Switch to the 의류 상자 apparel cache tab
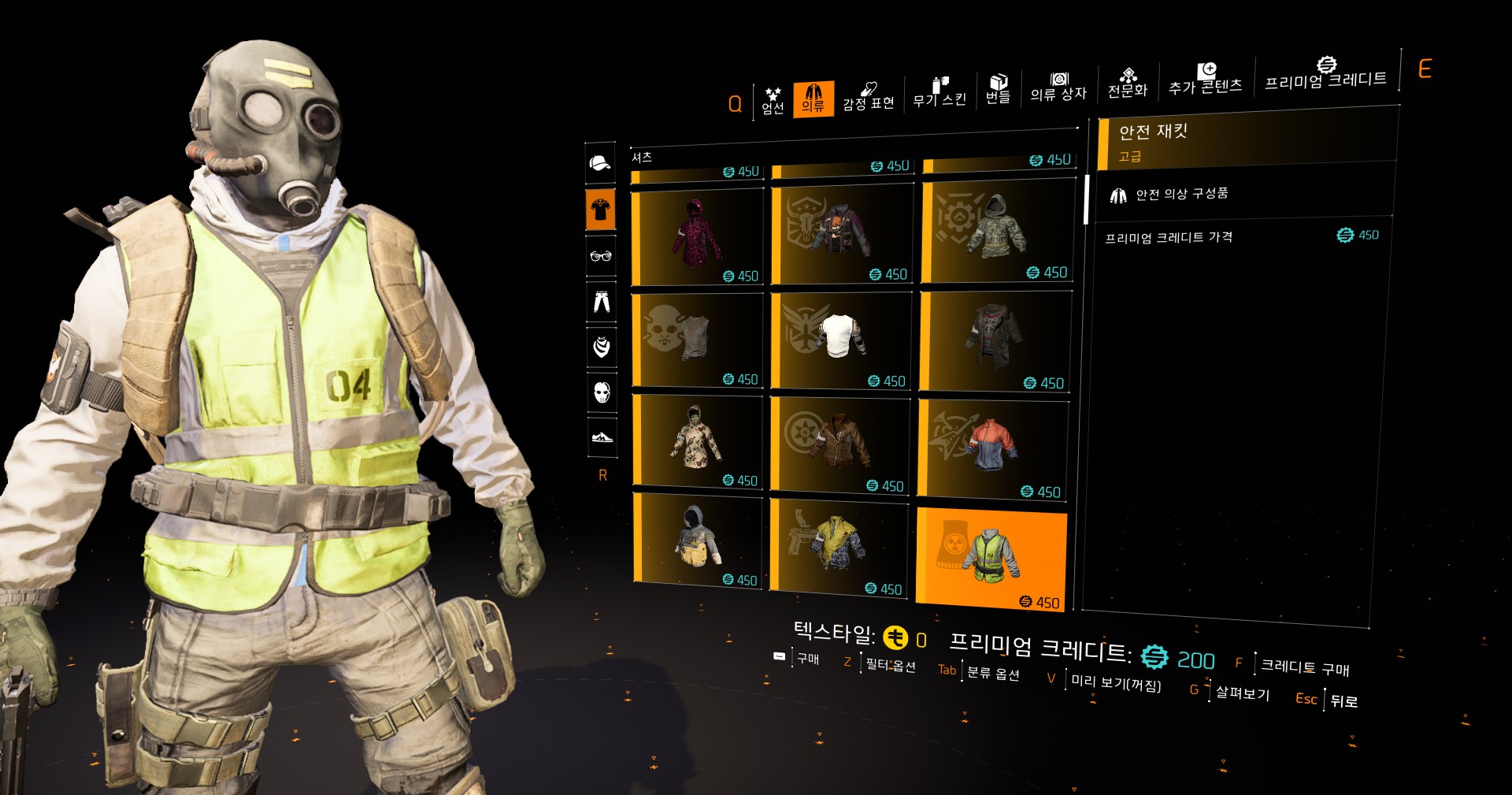This screenshot has width=1512, height=795. pyautogui.click(x=1058, y=87)
